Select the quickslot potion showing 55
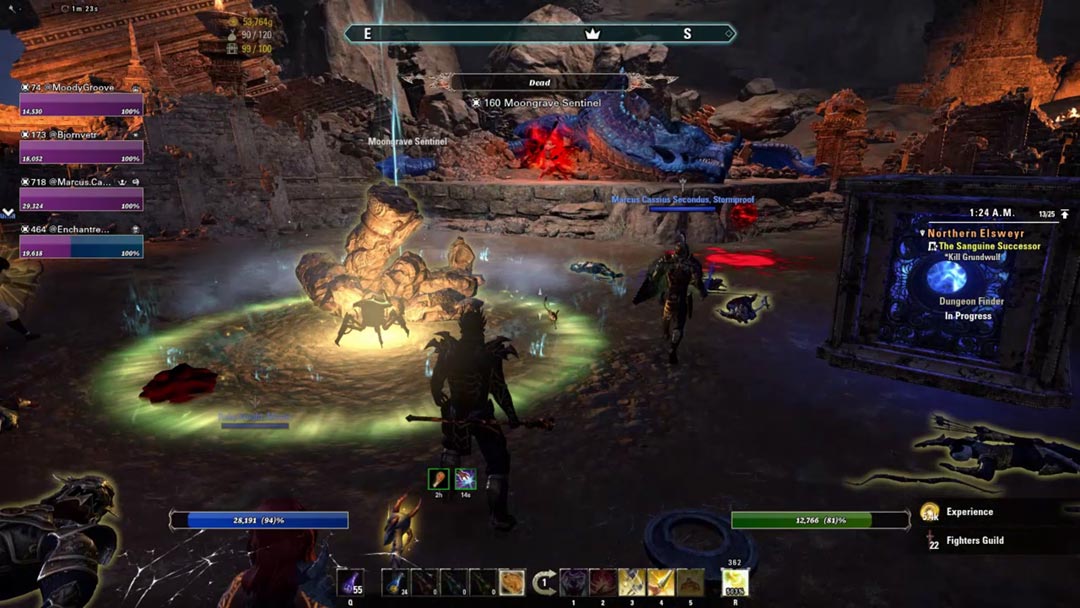 pos(350,582)
